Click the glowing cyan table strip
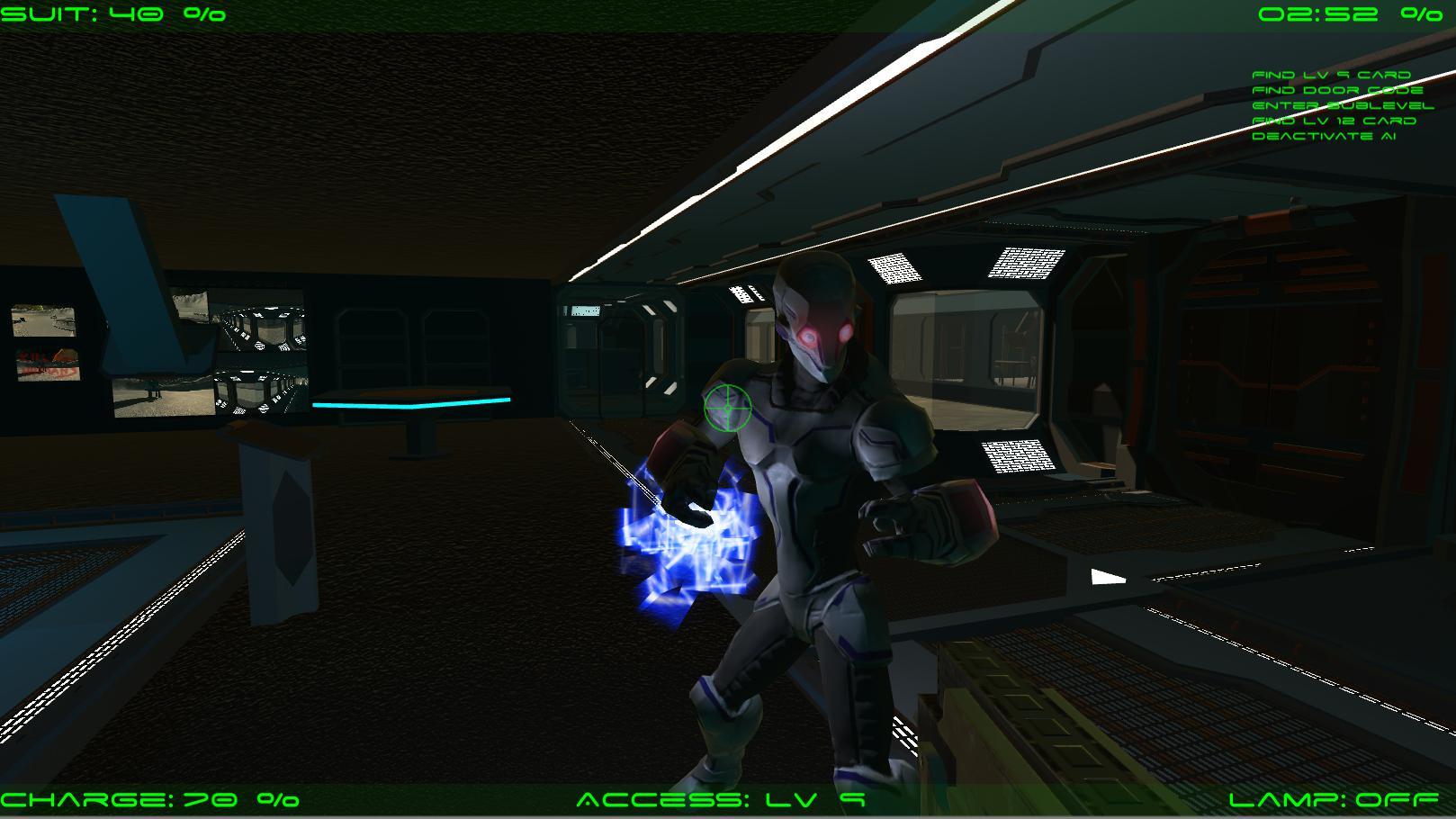 click(409, 404)
